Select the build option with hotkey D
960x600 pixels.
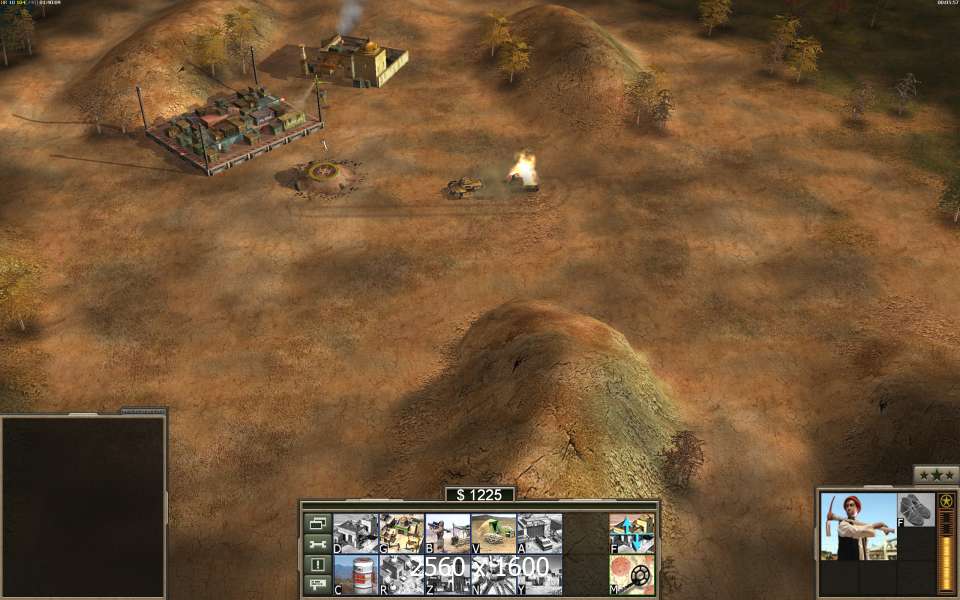pyautogui.click(x=355, y=534)
